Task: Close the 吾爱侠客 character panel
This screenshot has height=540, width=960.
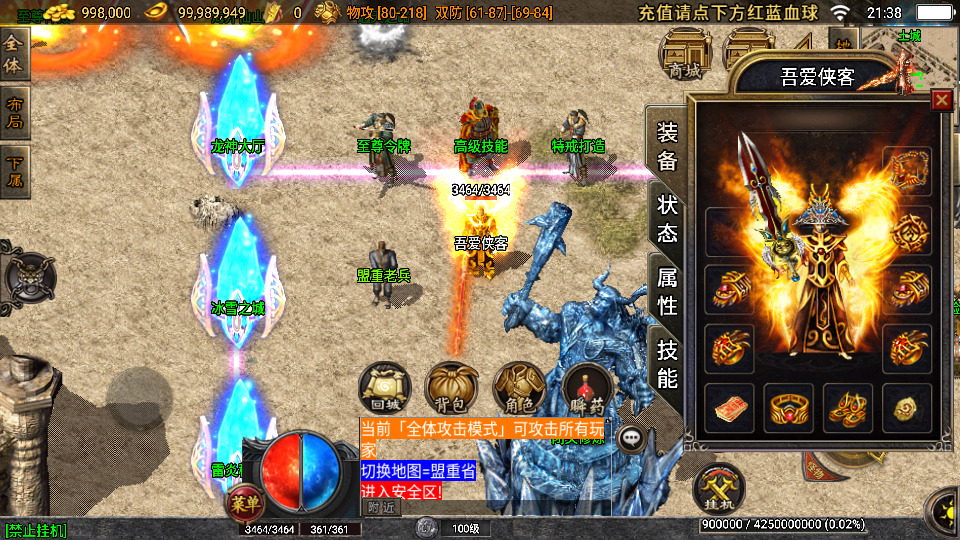Action: (x=941, y=100)
